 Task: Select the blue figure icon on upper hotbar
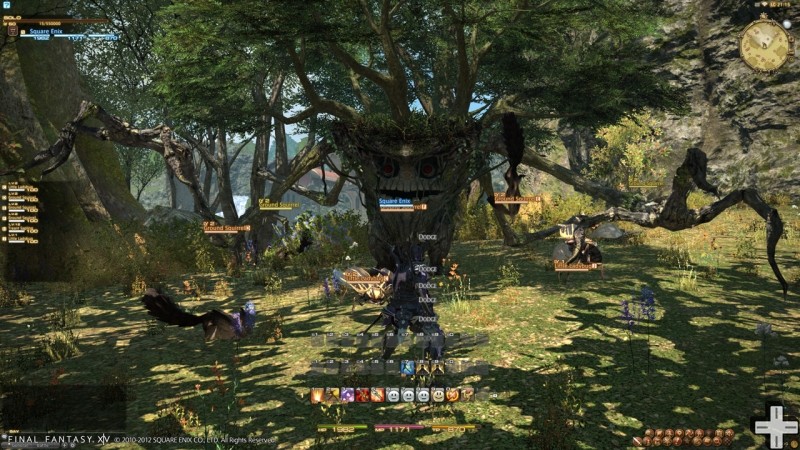[407, 368]
